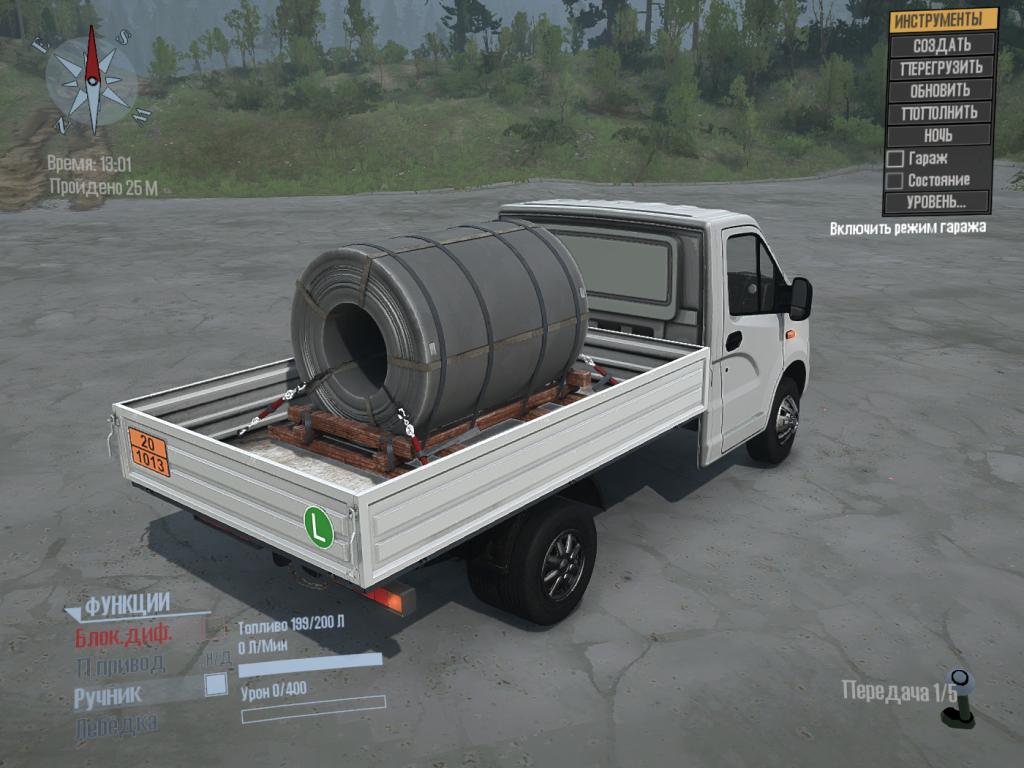Image resolution: width=1024 pixels, height=768 pixels.
Task: Choose the ОБНОВИТЬ option
Action: pyautogui.click(x=941, y=90)
